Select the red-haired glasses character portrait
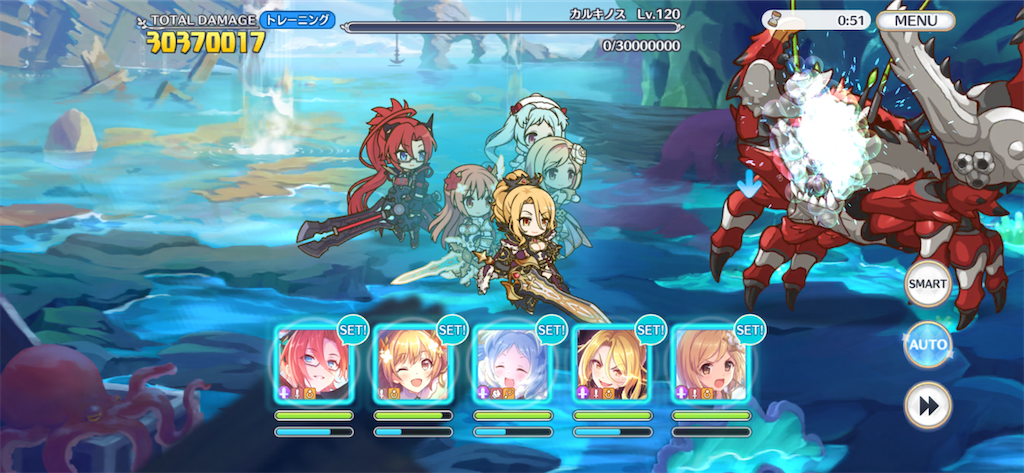 coord(312,364)
